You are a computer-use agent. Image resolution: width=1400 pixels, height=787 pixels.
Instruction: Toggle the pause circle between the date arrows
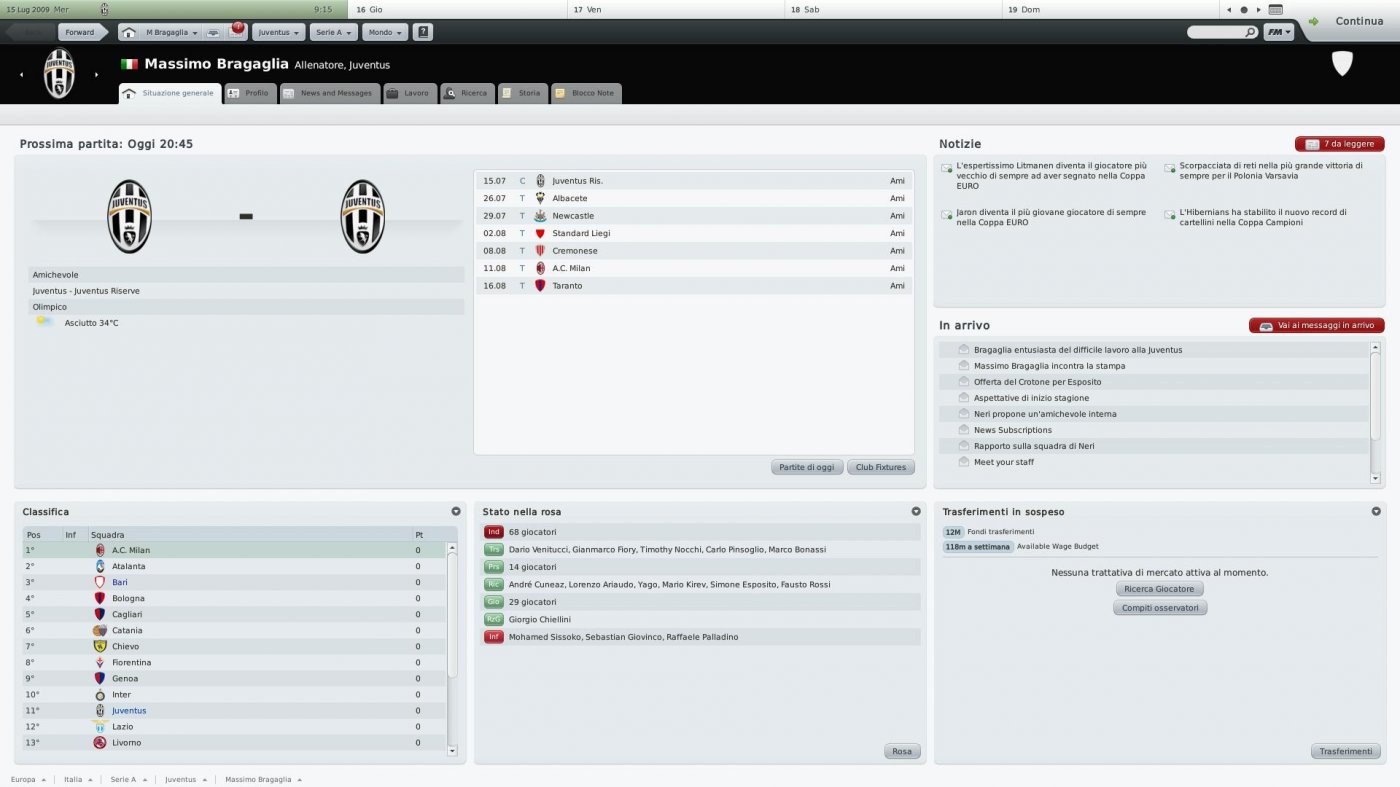point(1243,9)
